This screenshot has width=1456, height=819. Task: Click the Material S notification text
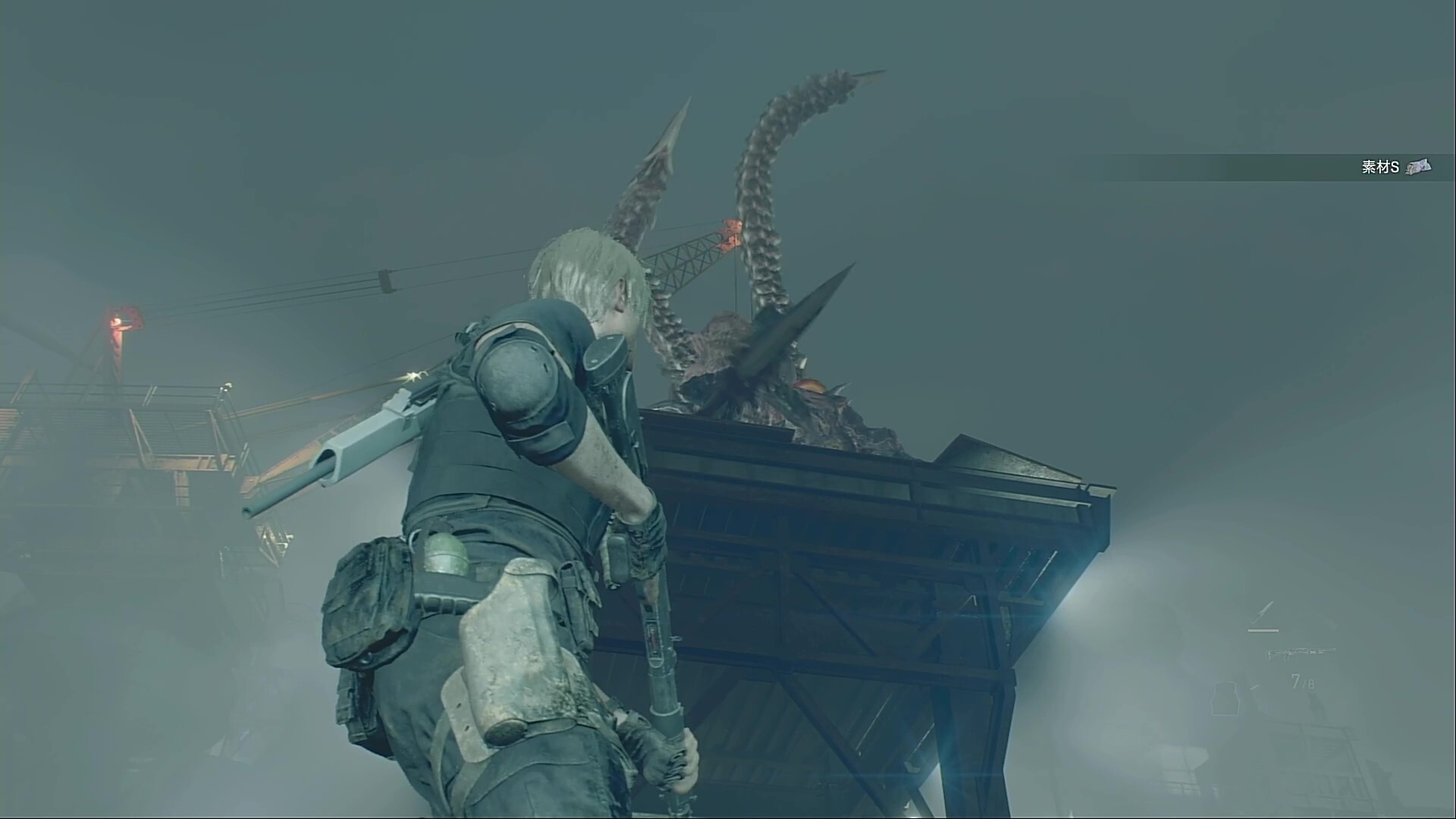click(x=1380, y=167)
